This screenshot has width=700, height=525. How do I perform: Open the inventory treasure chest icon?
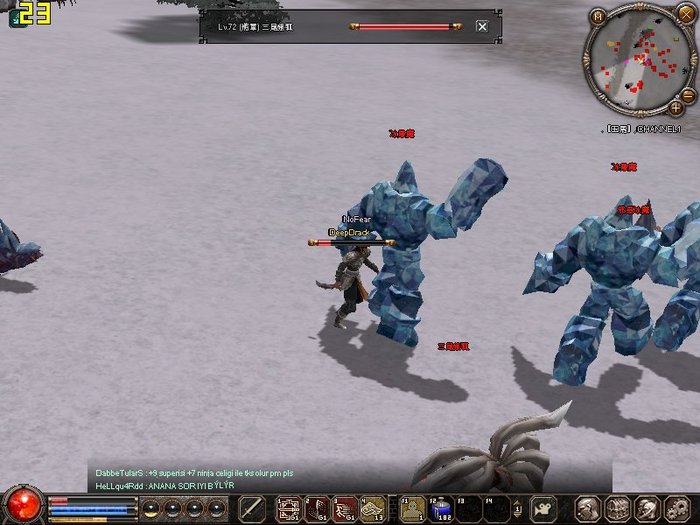click(x=617, y=508)
